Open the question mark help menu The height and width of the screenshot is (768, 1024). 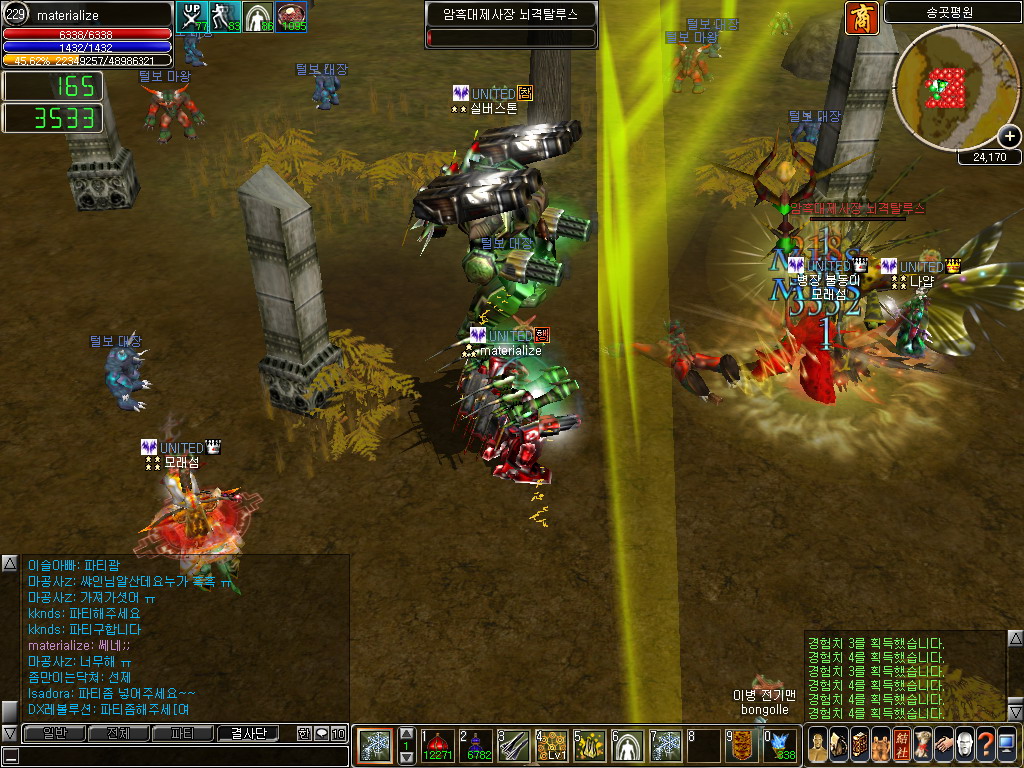point(985,745)
